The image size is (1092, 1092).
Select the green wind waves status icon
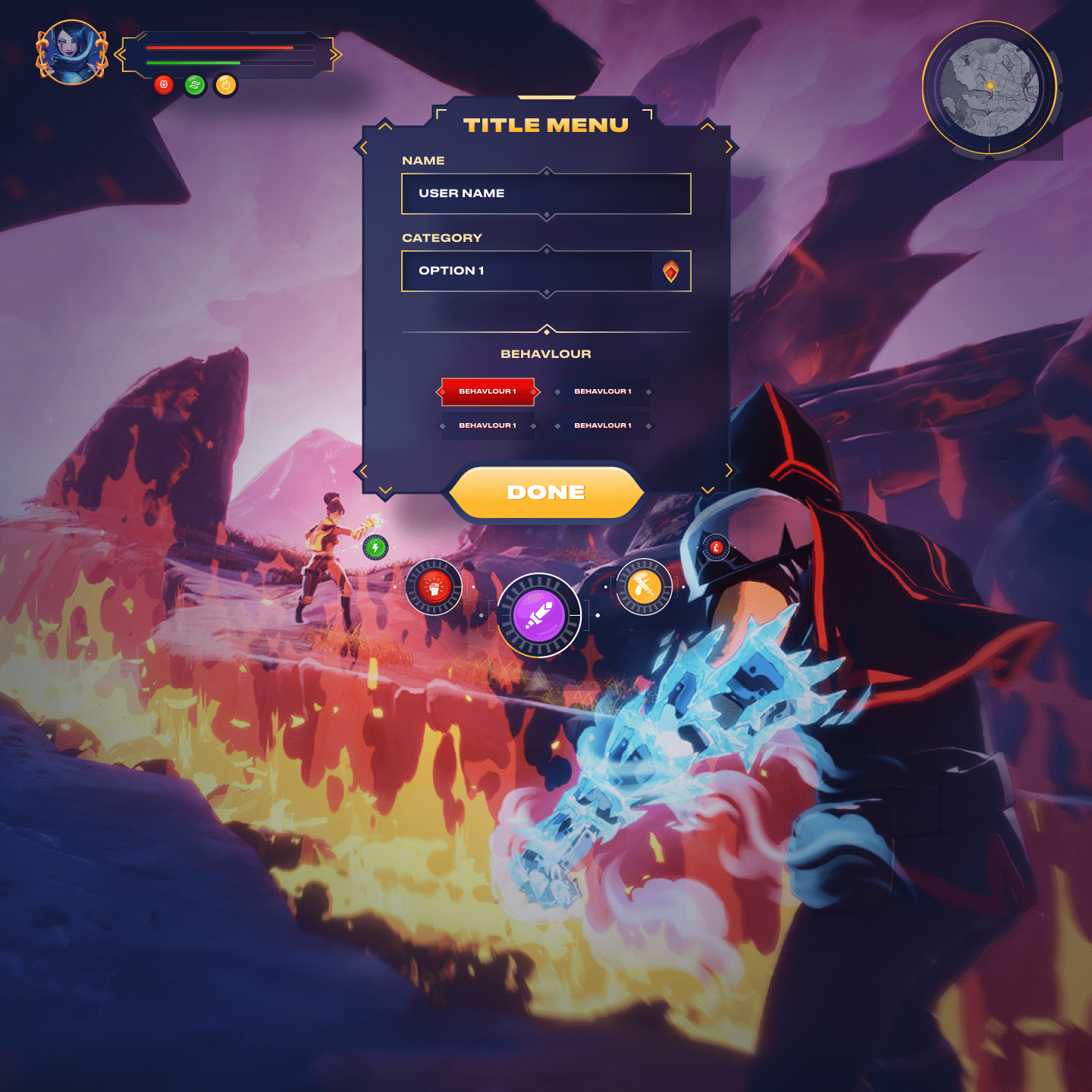click(195, 85)
